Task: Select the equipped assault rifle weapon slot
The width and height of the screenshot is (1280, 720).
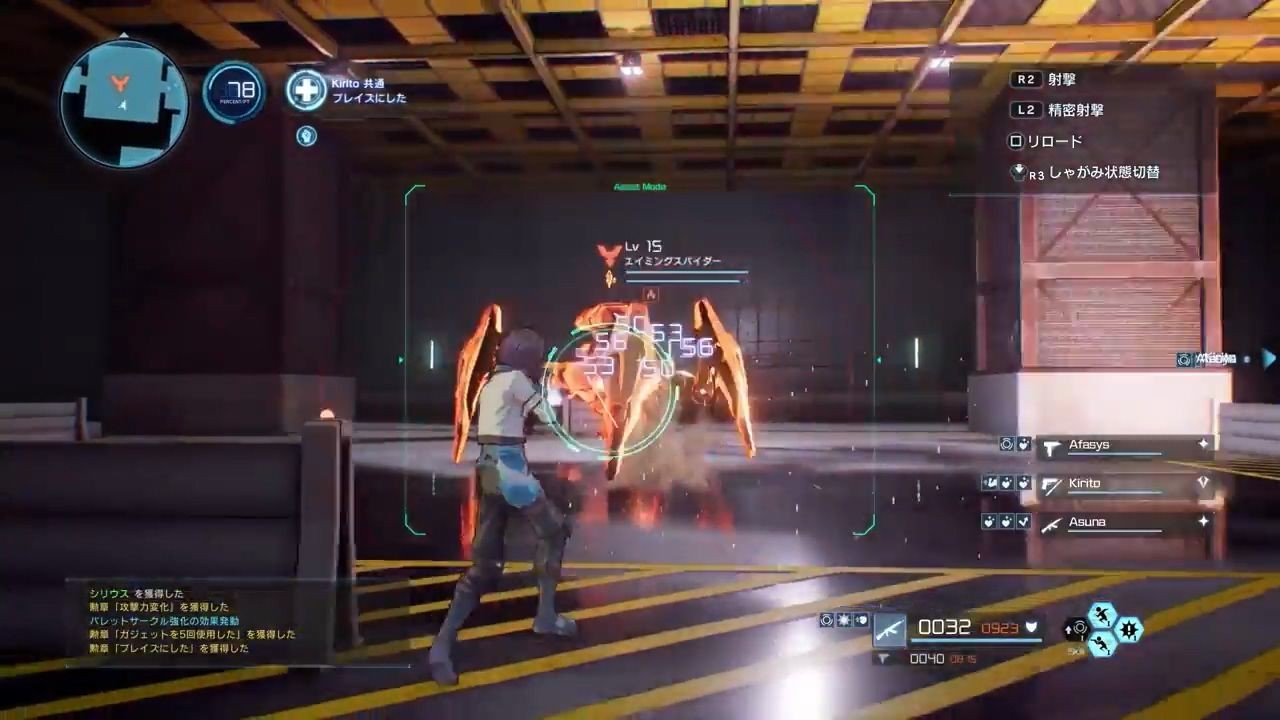Action: 888,629
